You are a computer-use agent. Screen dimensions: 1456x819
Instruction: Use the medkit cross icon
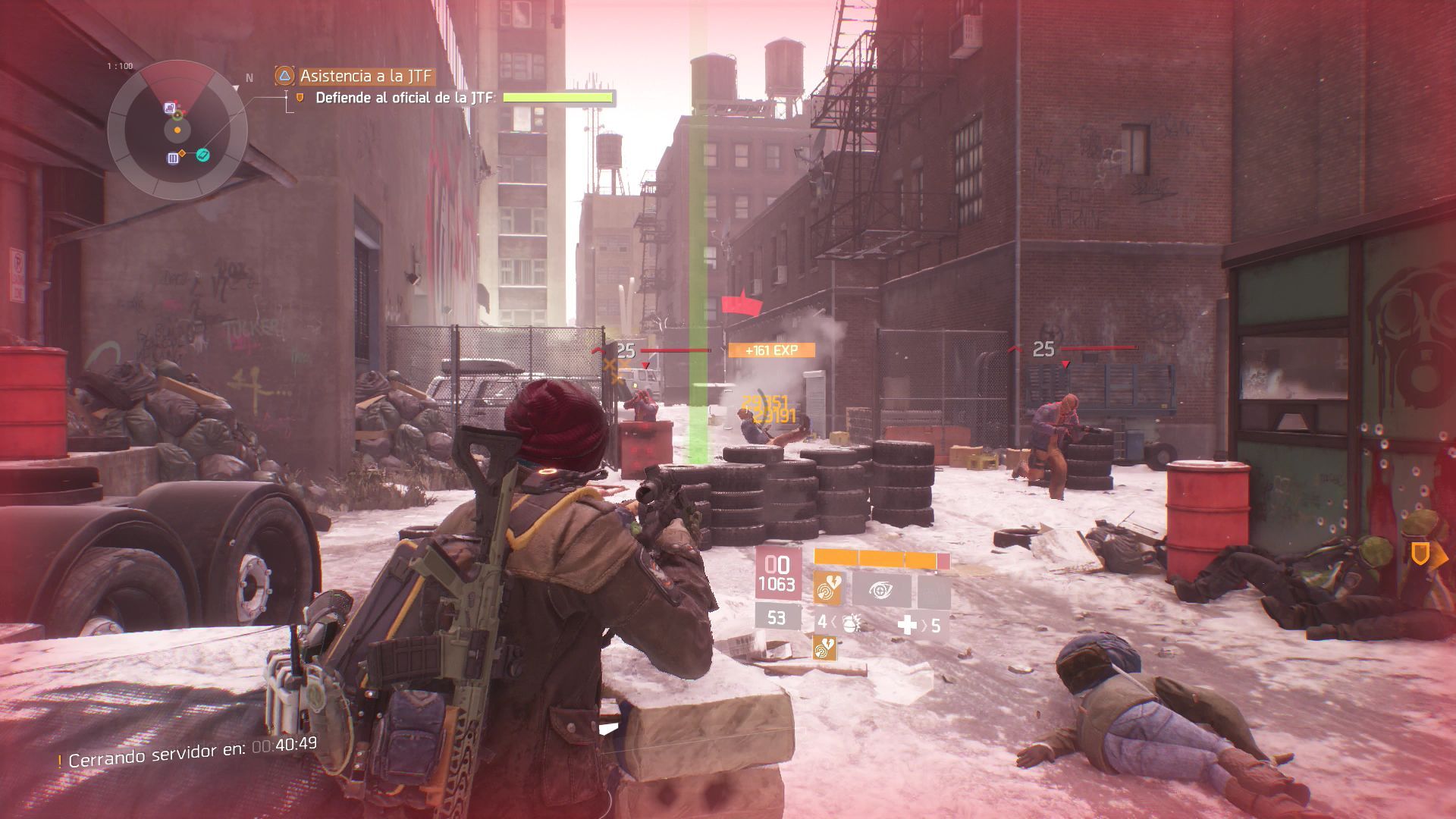pyautogui.click(x=907, y=625)
